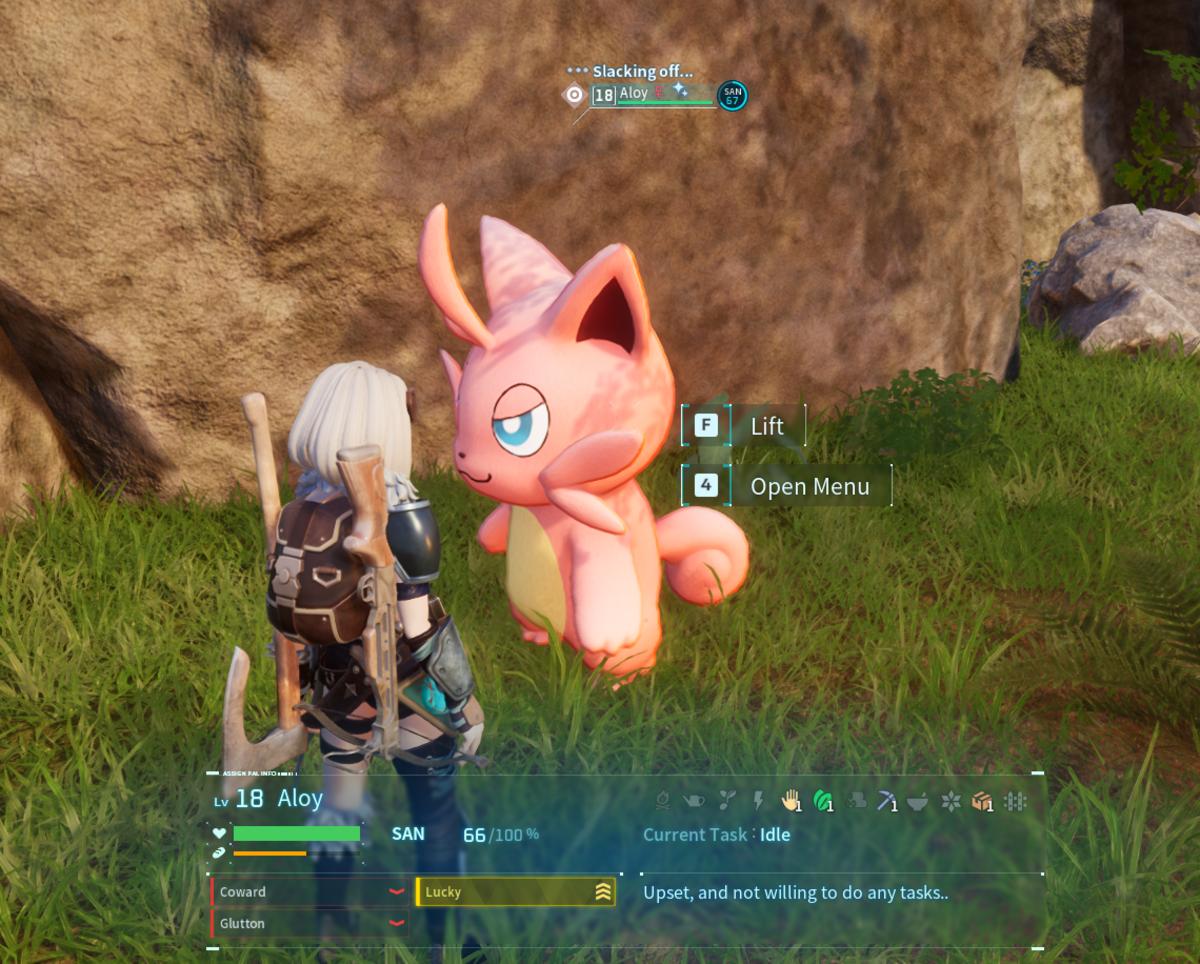The height and width of the screenshot is (964, 1200).
Task: Inspect the Lucky trait entry
Action: (x=515, y=892)
